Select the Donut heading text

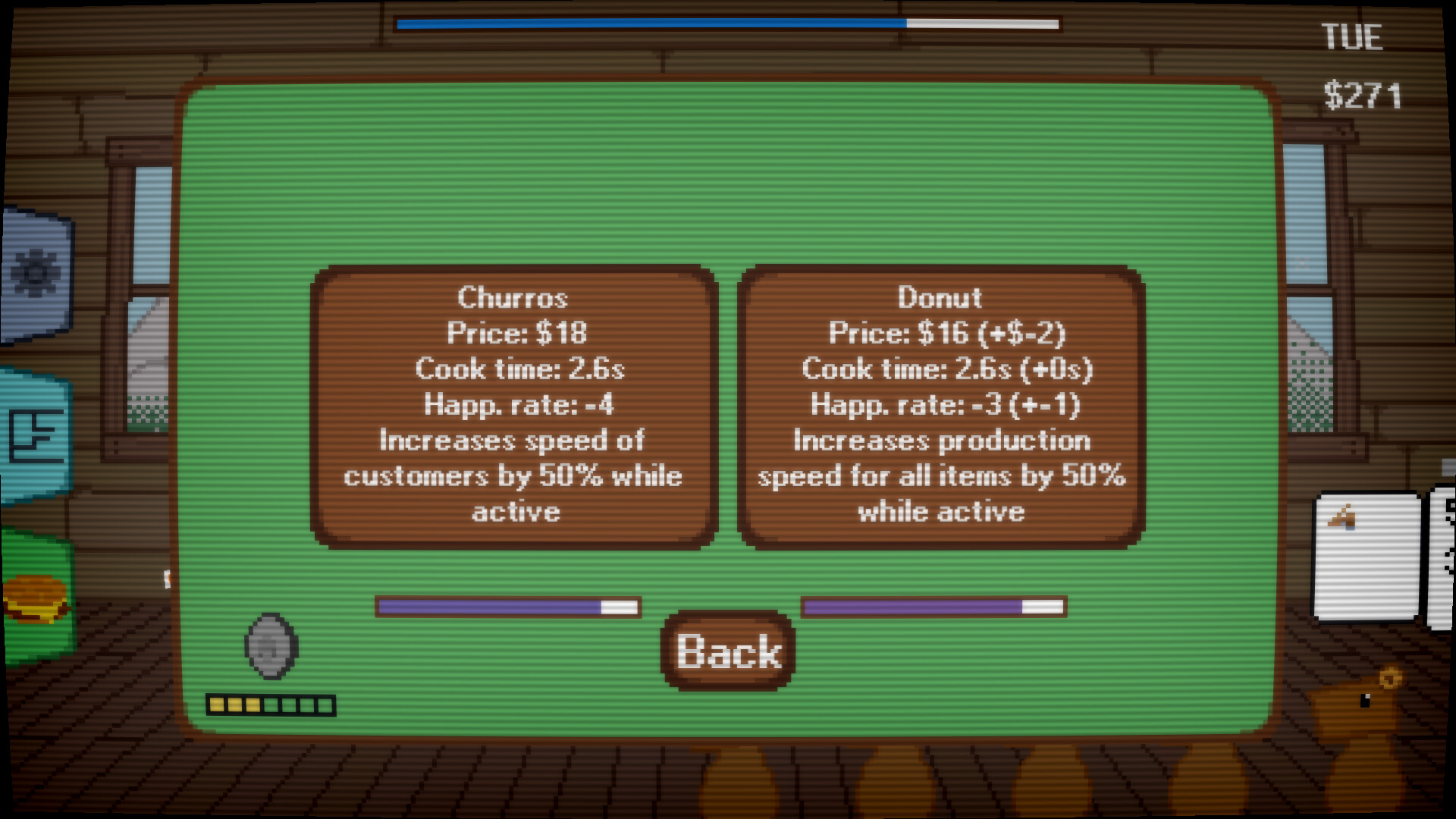point(940,298)
